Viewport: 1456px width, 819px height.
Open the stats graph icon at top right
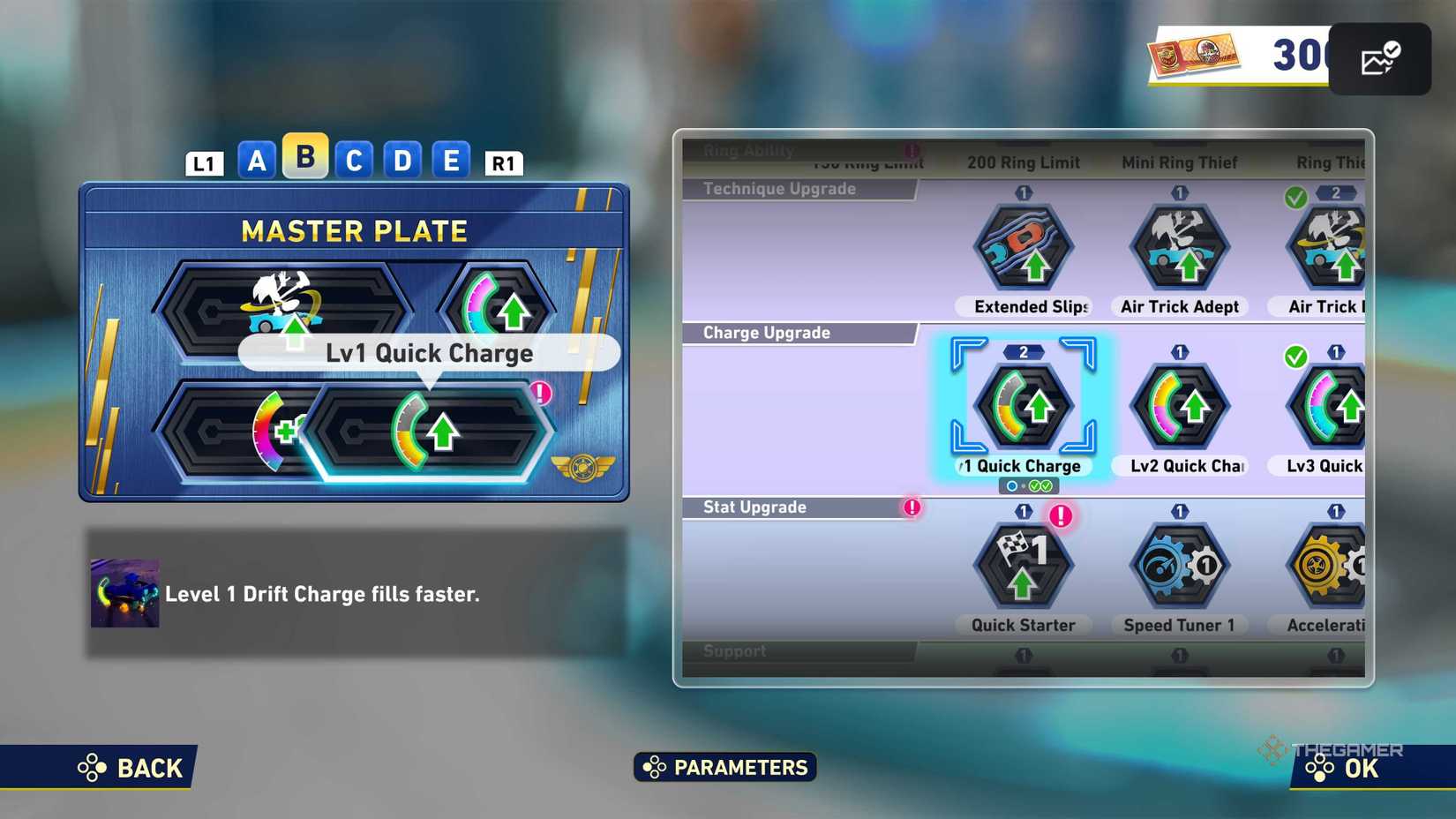(x=1380, y=58)
